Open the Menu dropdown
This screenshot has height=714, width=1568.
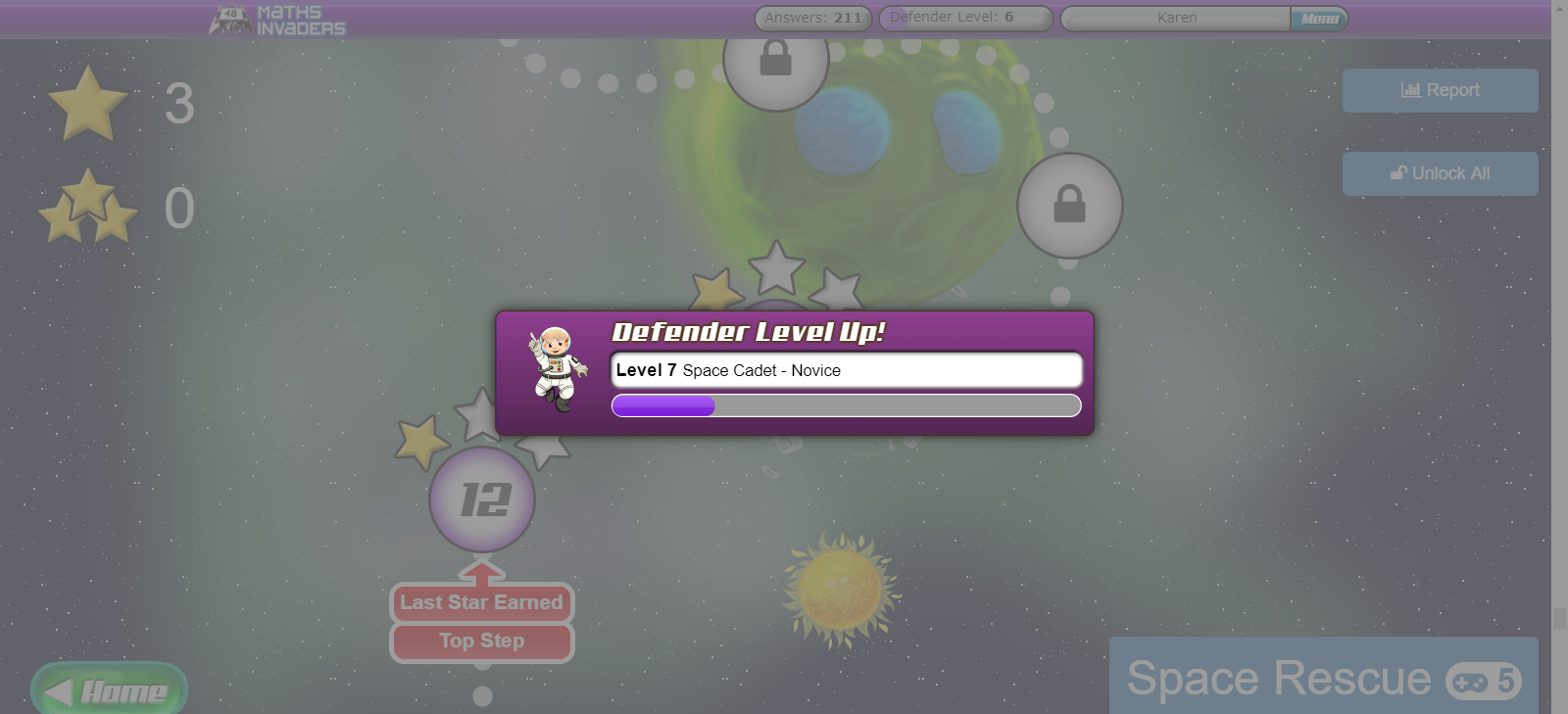click(x=1320, y=18)
